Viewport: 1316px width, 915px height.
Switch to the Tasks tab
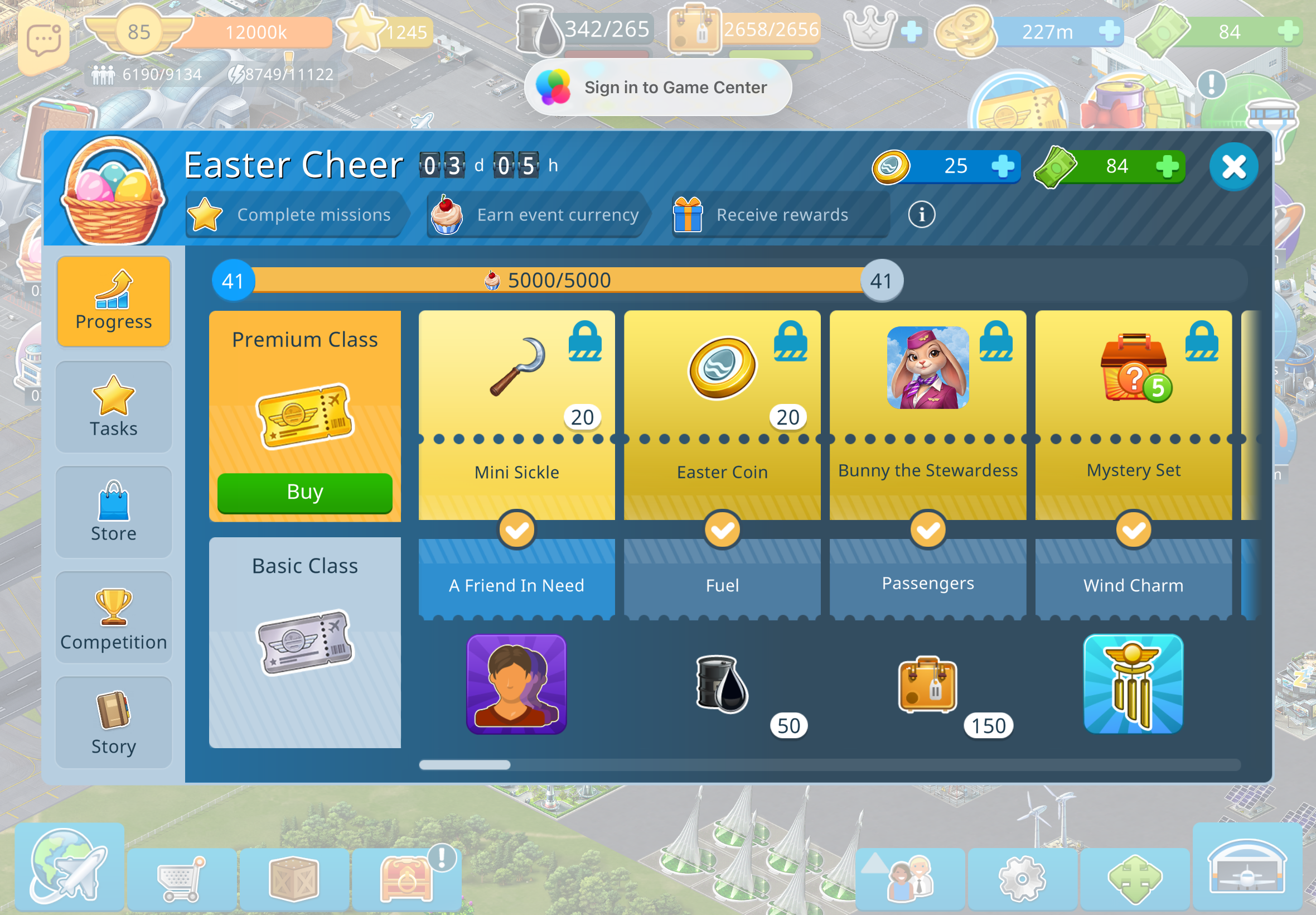[113, 407]
